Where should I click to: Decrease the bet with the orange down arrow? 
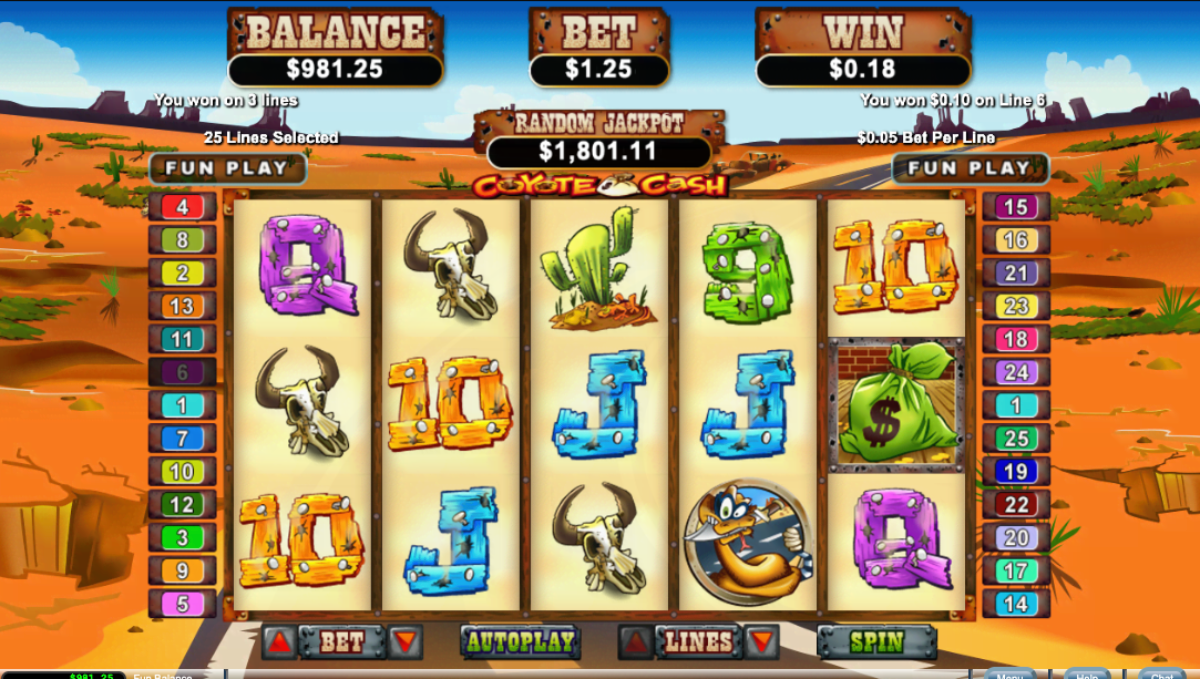point(405,642)
